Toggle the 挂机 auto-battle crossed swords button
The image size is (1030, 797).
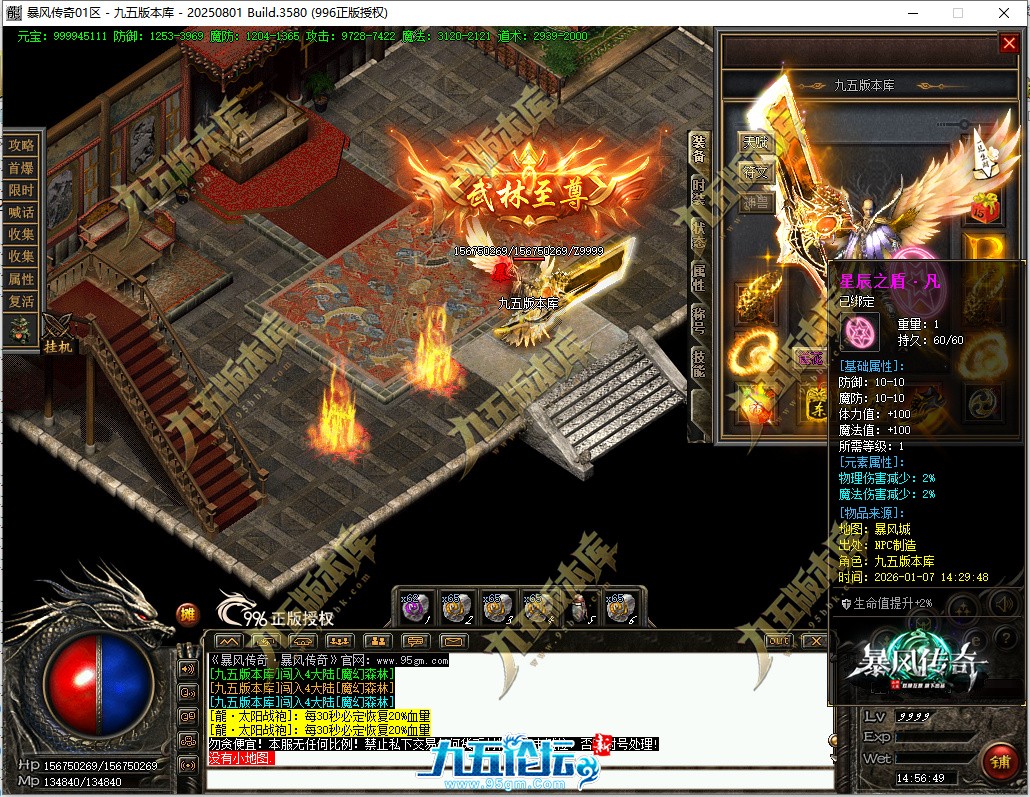[56, 328]
